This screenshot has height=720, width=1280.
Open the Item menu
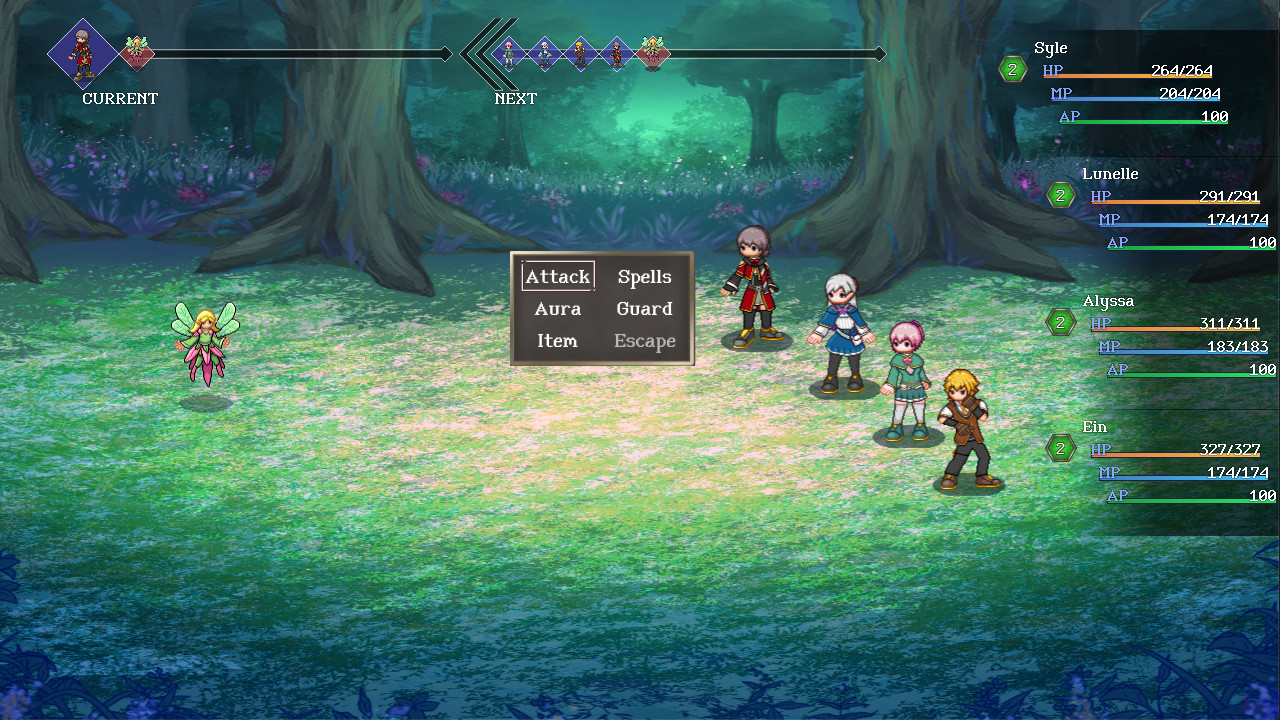557,341
